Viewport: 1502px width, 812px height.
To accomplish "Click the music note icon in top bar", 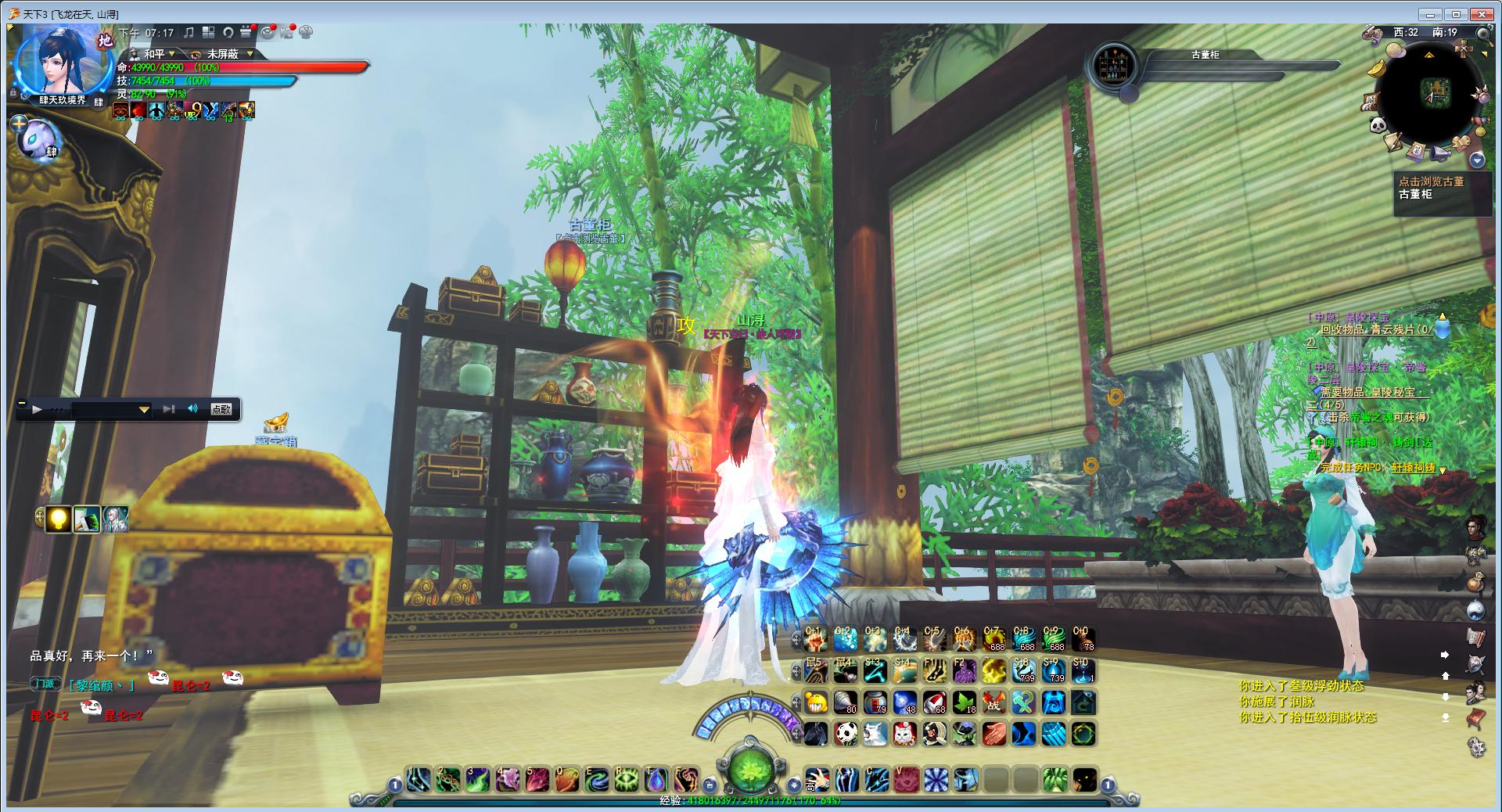I will pyautogui.click(x=189, y=32).
